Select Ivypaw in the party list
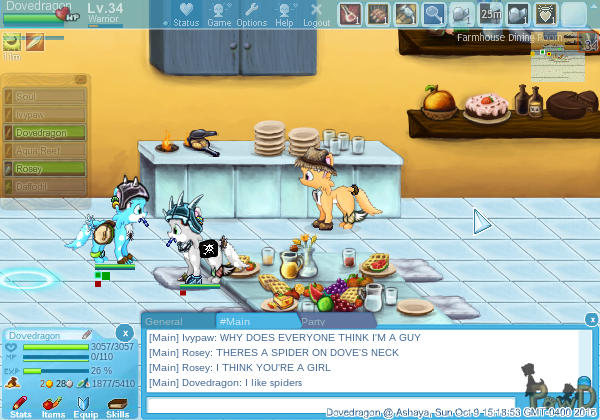 (45, 114)
